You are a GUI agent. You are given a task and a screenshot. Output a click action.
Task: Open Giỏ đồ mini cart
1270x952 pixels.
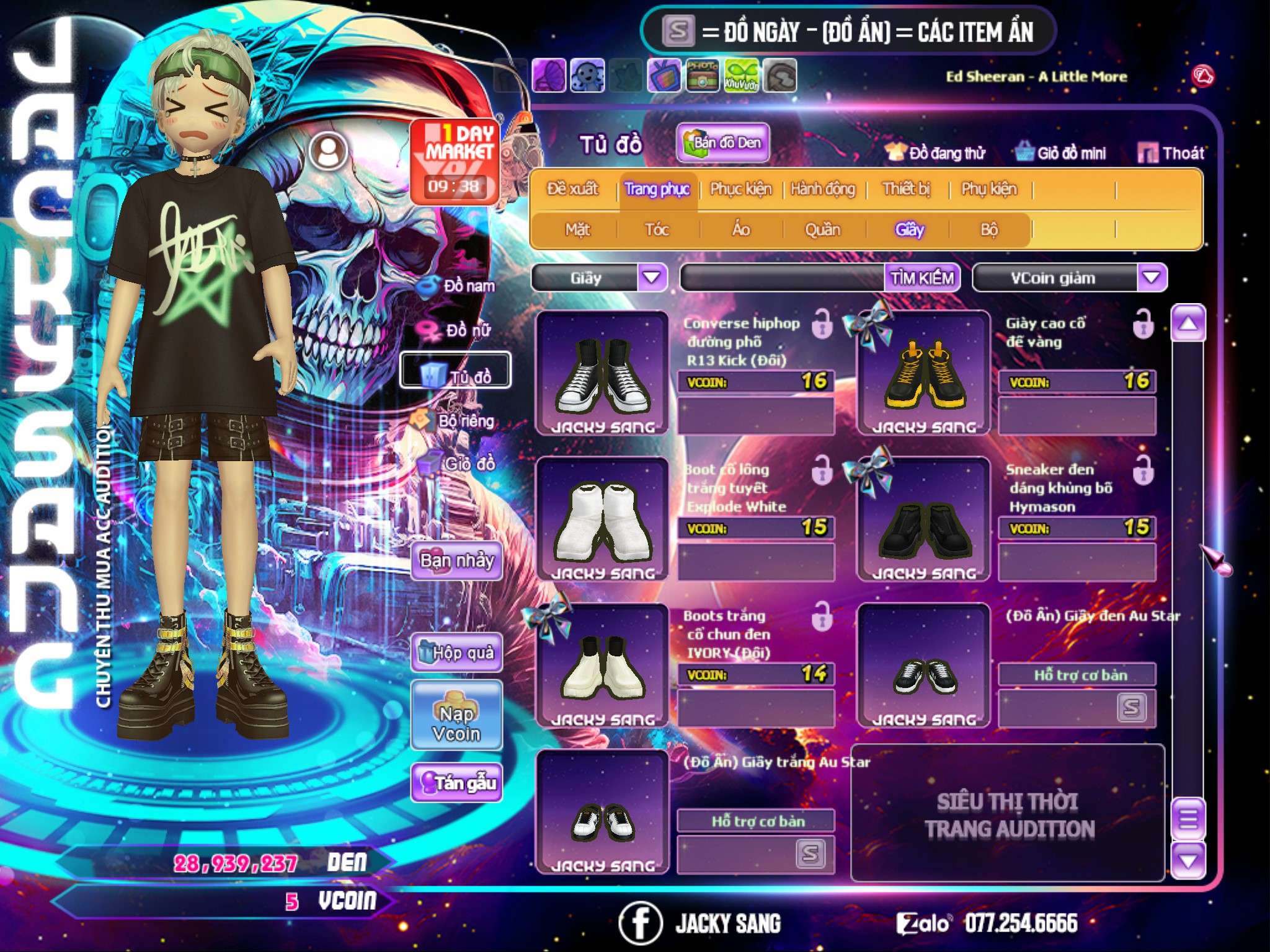pos(1061,153)
